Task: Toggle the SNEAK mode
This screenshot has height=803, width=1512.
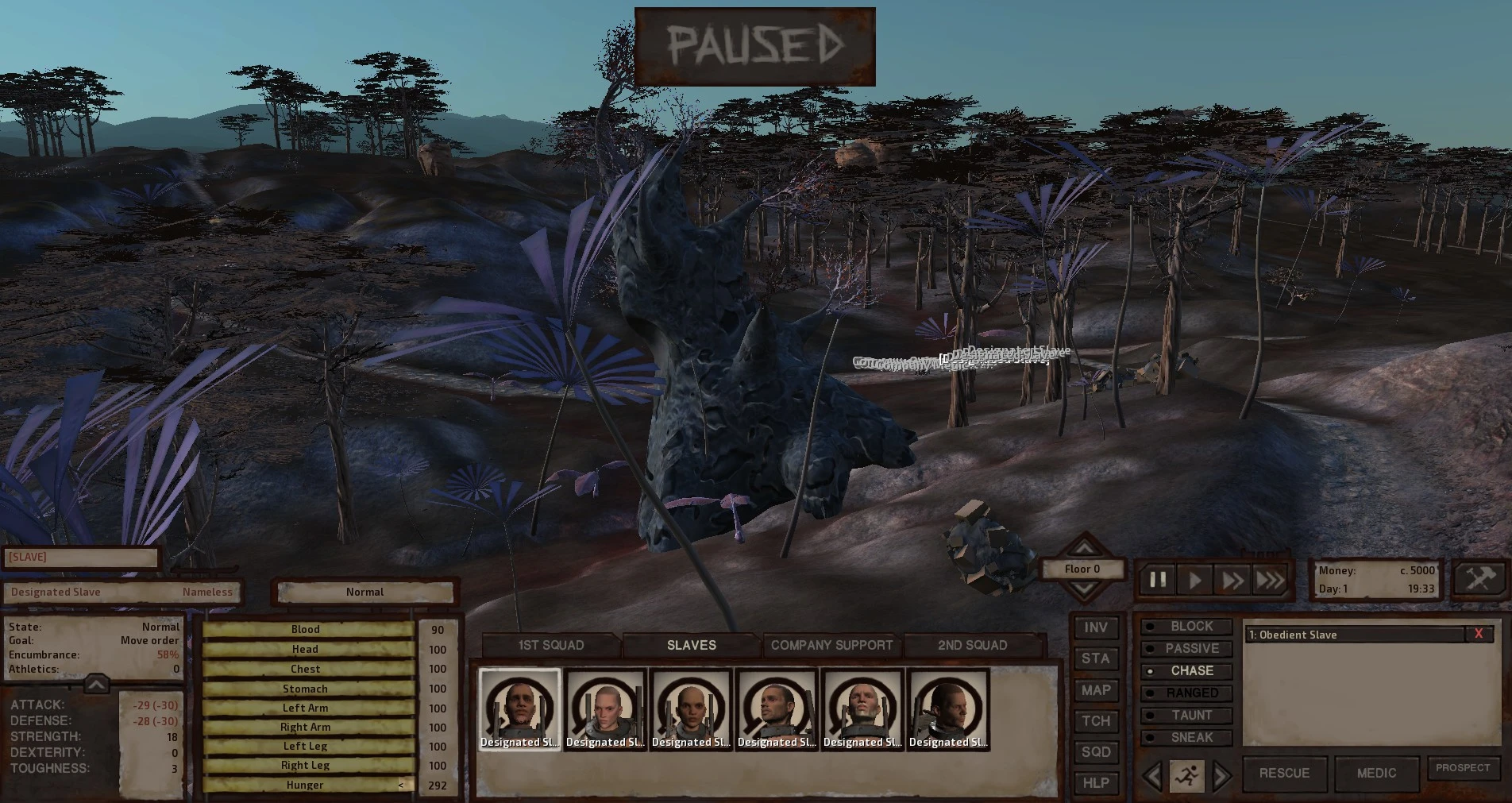Action: tap(1186, 738)
